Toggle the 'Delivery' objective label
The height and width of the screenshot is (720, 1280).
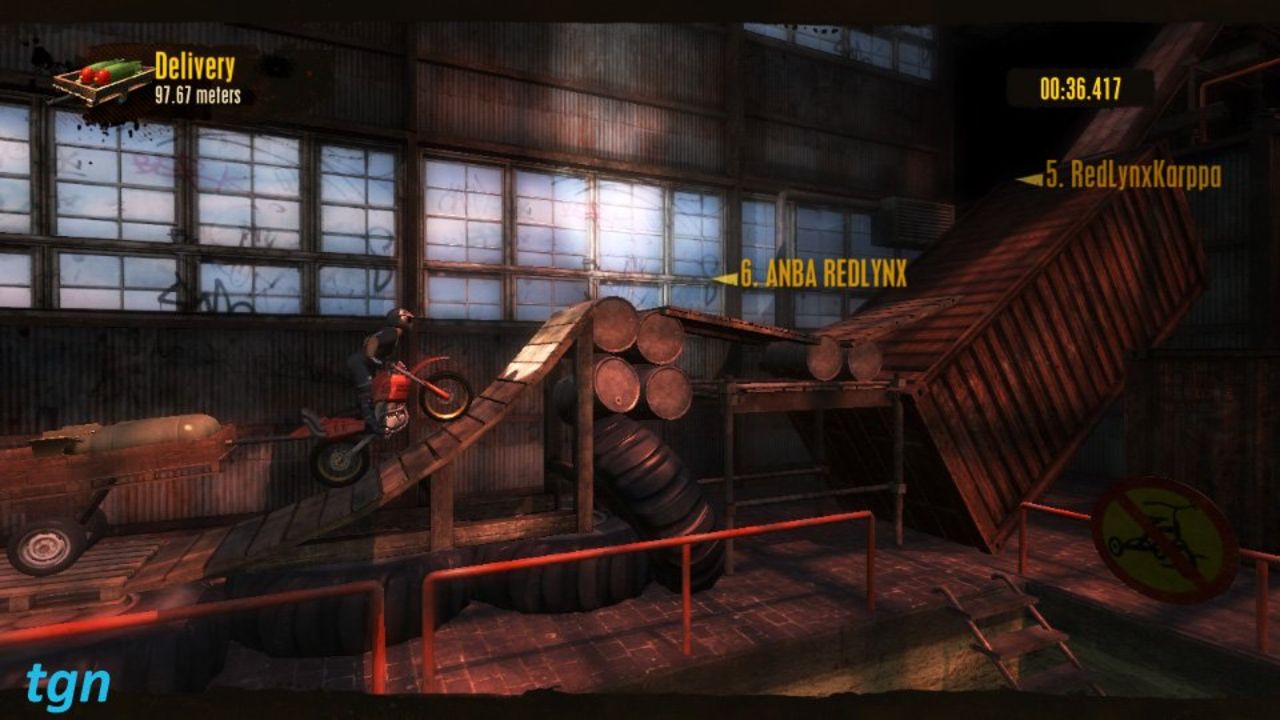196,65
